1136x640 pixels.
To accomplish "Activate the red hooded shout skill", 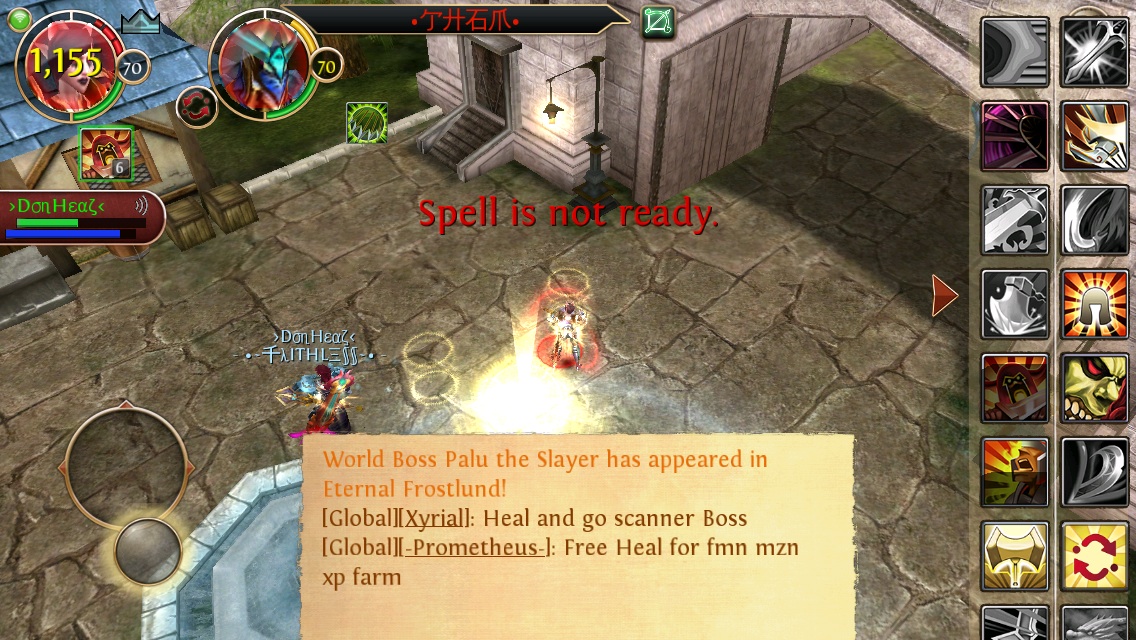I will [1015, 387].
